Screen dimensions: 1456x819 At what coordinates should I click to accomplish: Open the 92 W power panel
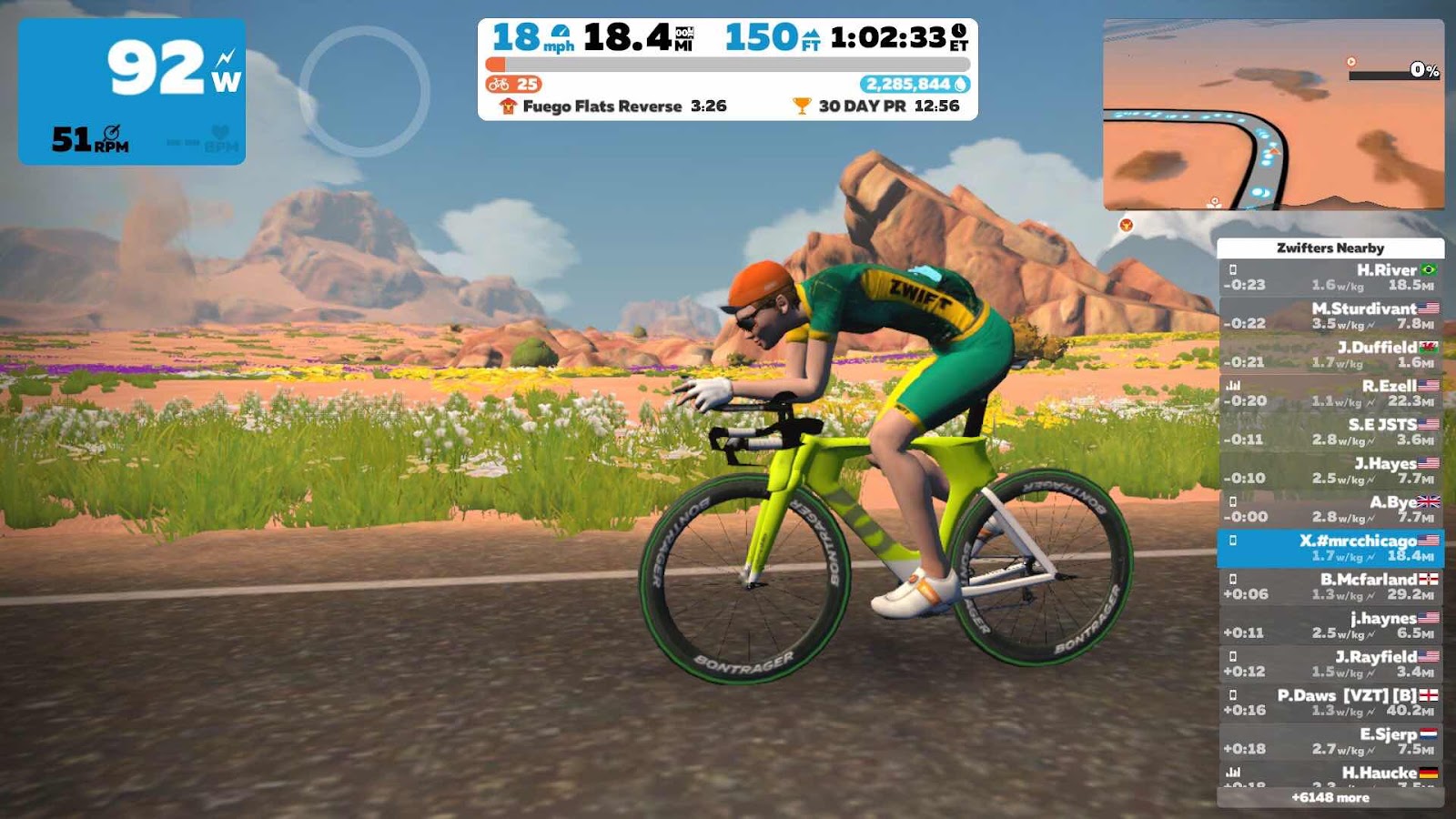coord(132,91)
